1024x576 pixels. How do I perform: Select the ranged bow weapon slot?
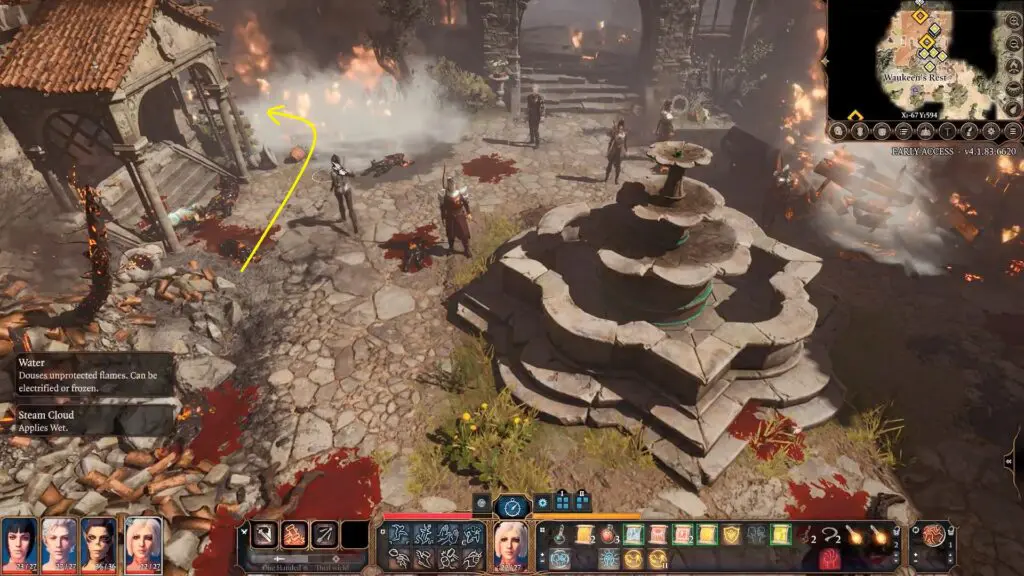click(x=322, y=535)
